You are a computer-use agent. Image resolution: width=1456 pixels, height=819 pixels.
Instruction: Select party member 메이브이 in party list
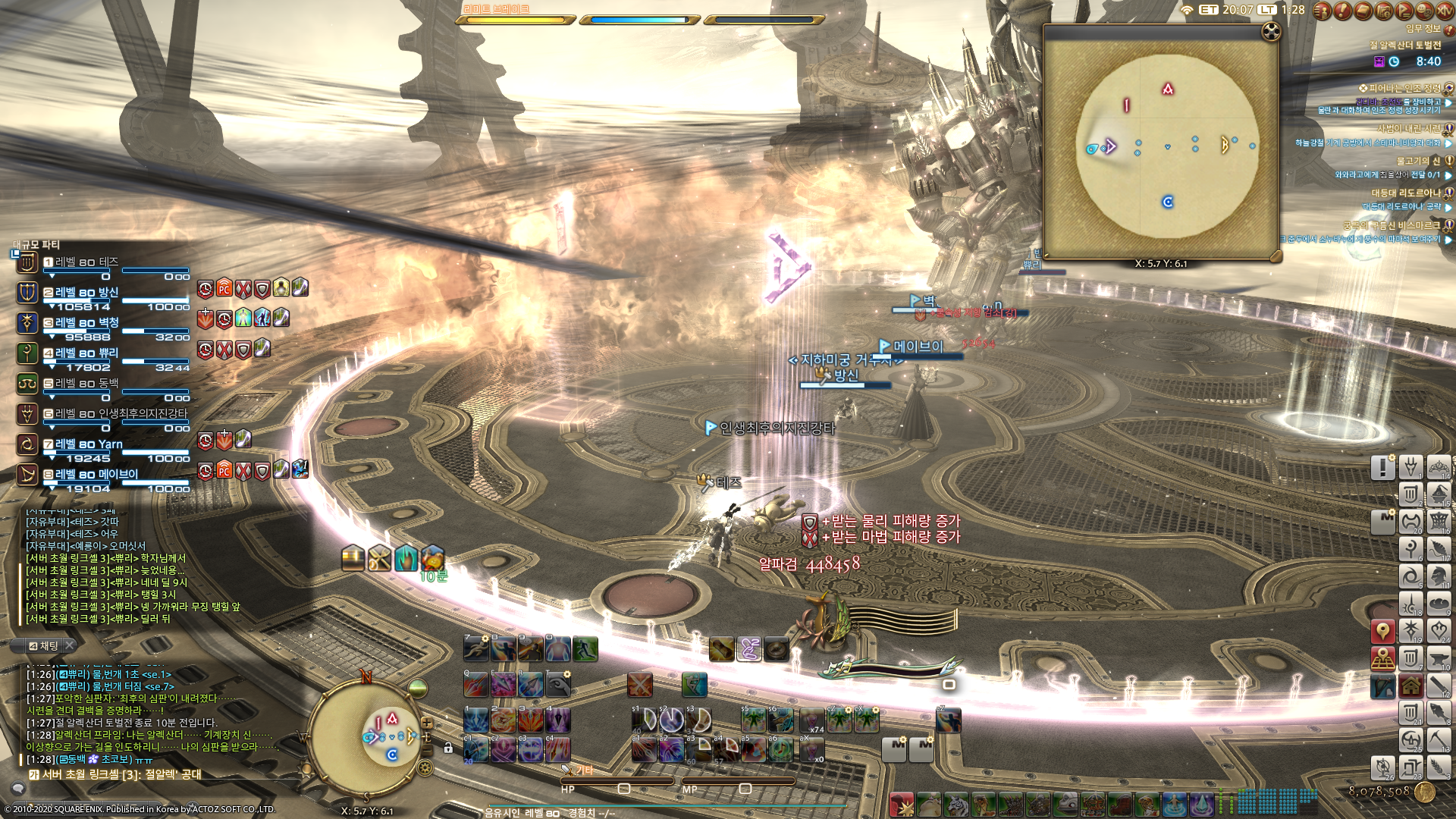96,475
